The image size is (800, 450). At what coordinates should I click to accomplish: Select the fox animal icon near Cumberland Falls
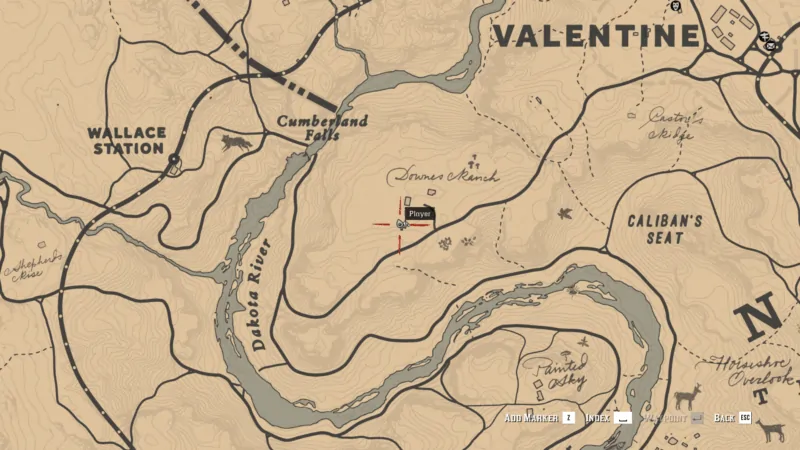pos(237,142)
